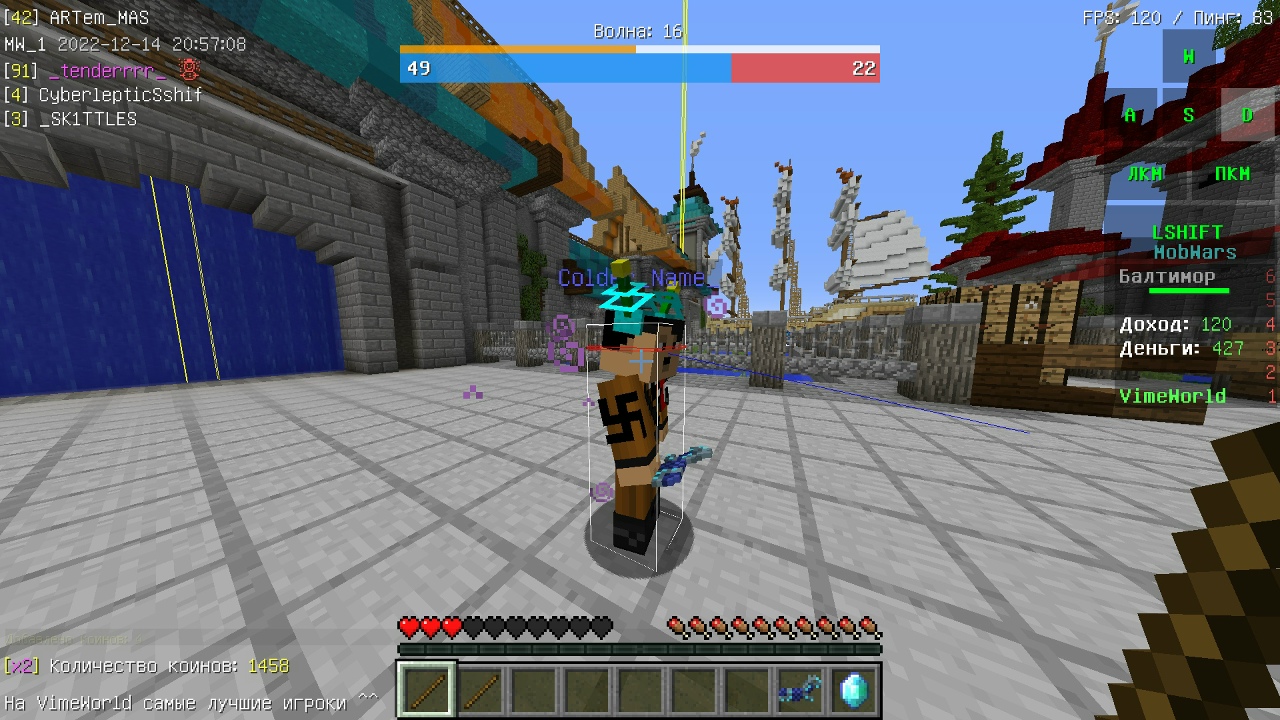Open the Волна: 16 wave counter

point(634,31)
